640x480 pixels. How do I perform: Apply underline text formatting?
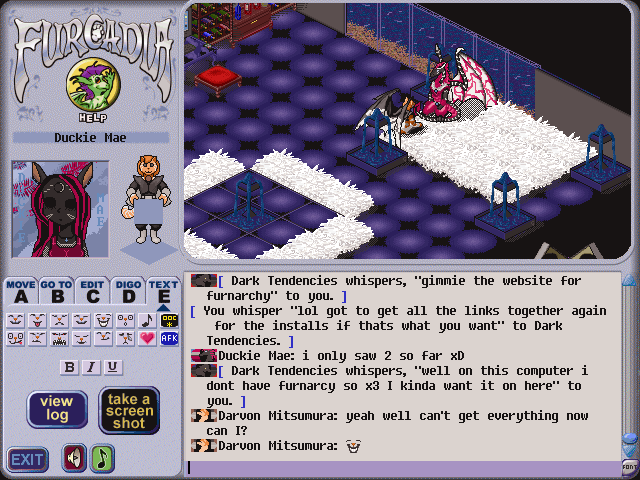click(x=113, y=367)
